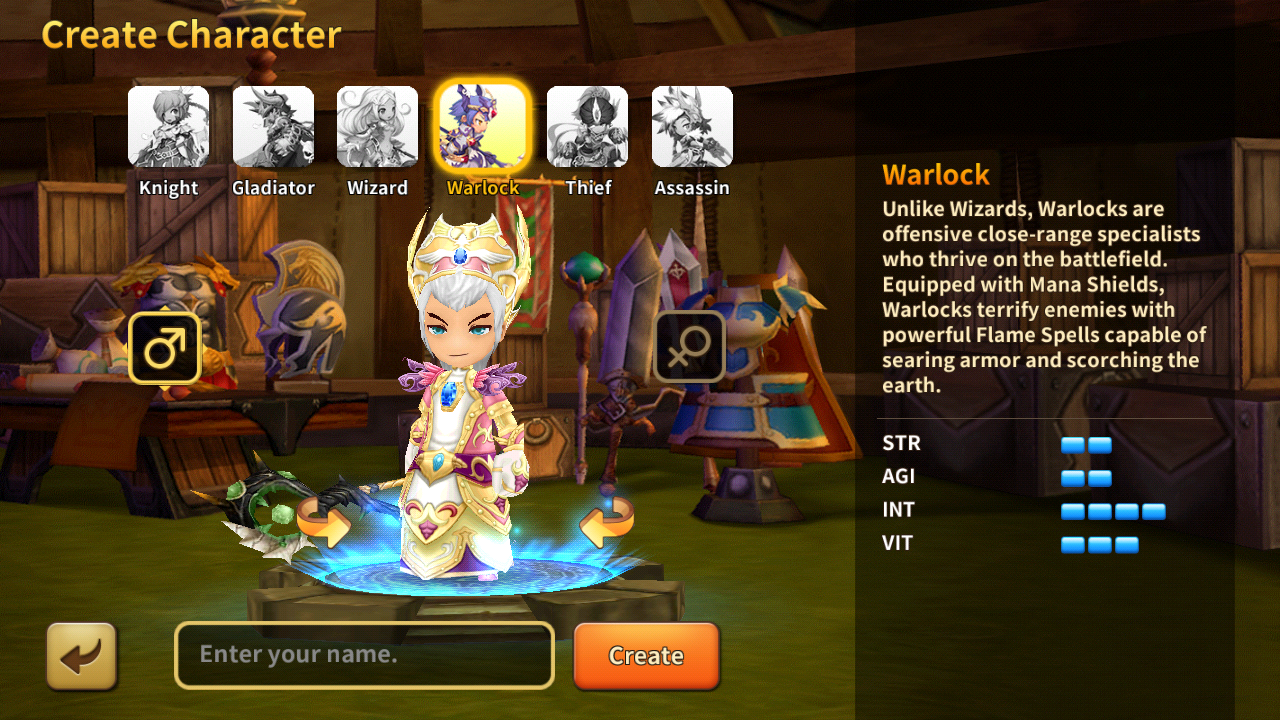Choose the Gladiator class portrait

(273, 127)
